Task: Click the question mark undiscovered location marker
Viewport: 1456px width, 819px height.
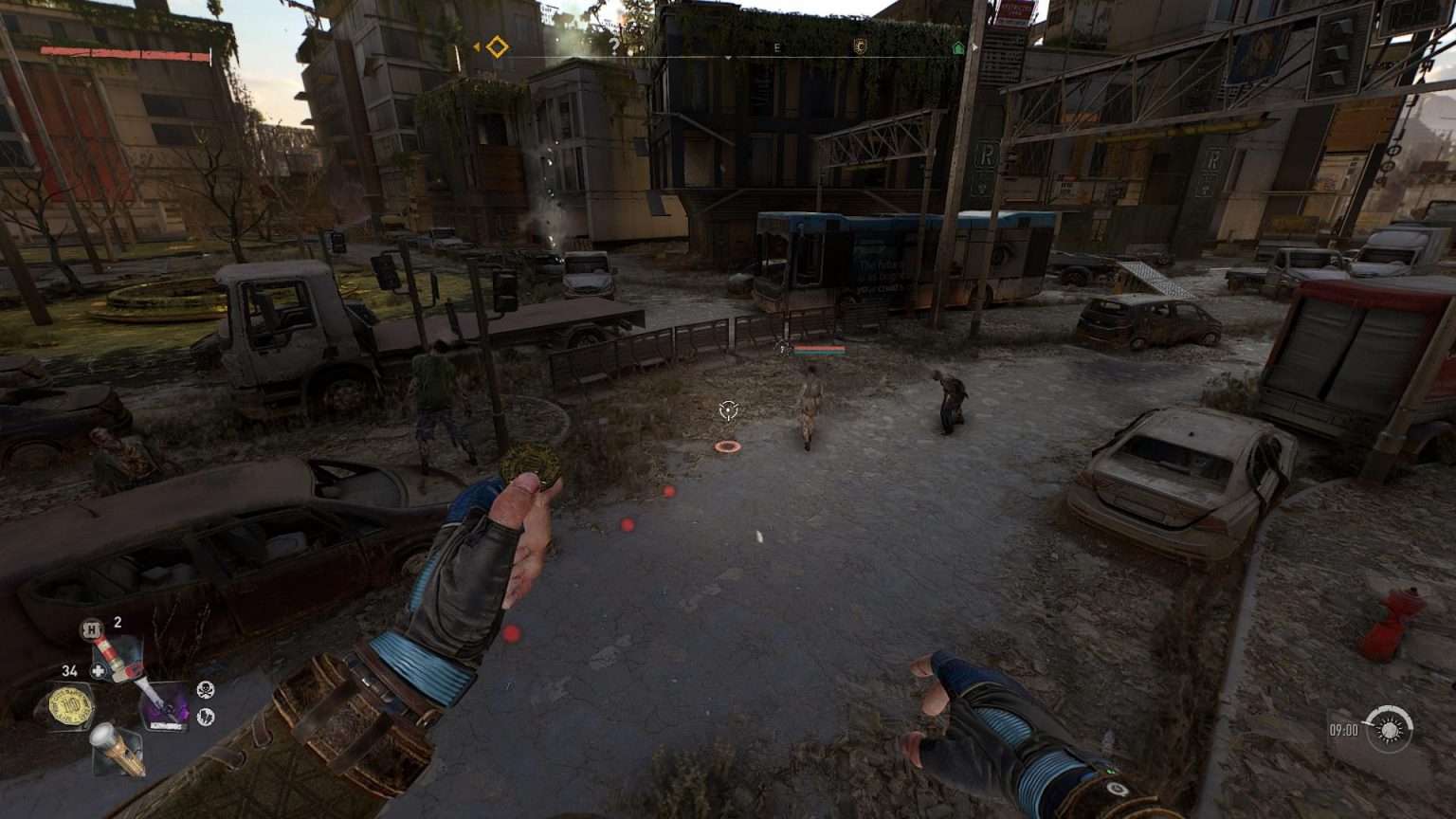Action: [x=613, y=45]
